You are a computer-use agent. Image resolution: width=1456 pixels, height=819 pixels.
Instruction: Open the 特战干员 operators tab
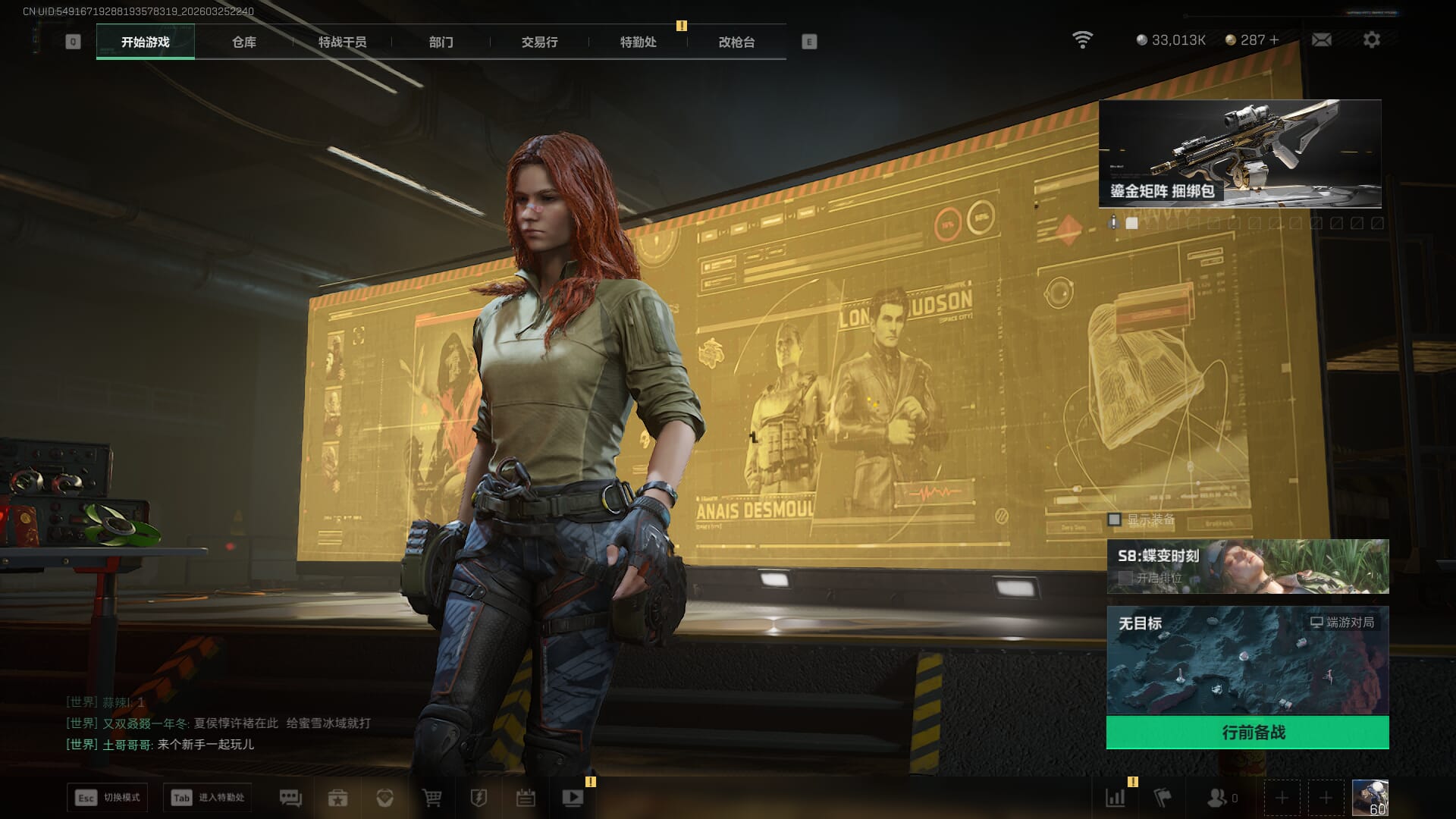[x=342, y=42]
